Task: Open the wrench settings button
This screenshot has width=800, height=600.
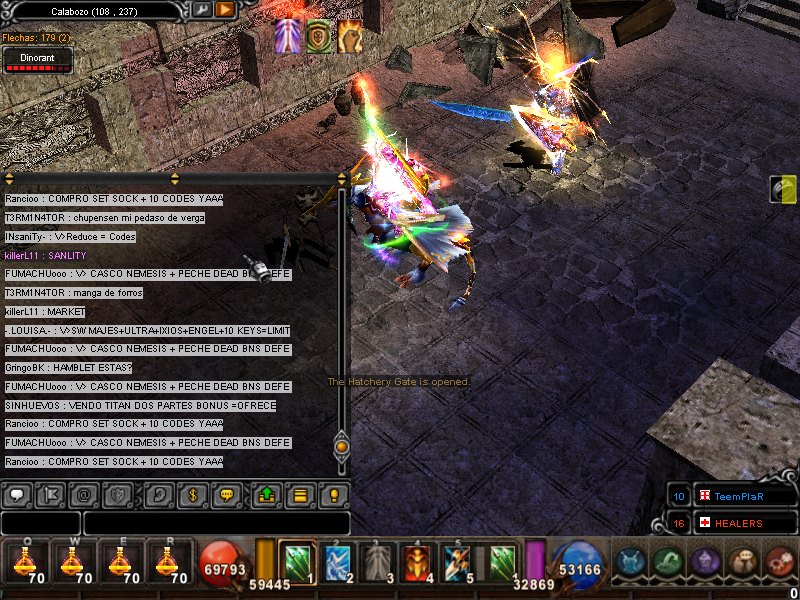Action: point(202,9)
